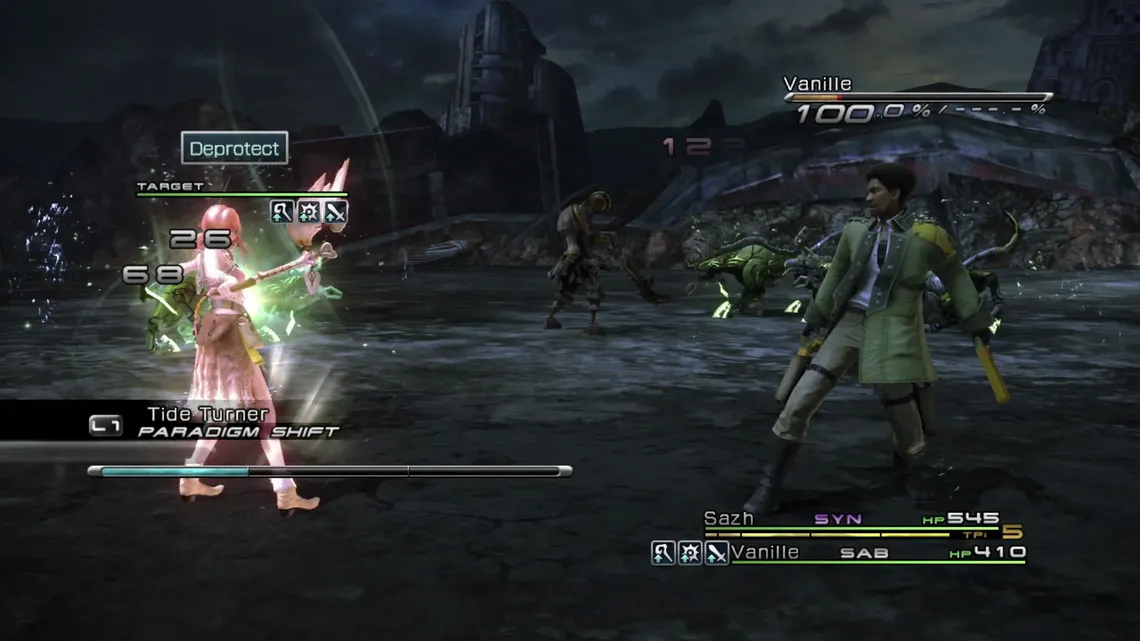
Task: Click the sword buff icon beside Vanille's party row
Action: tap(716, 552)
